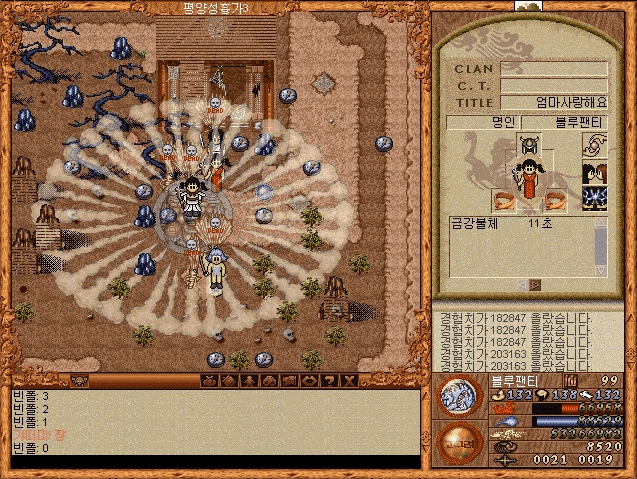Click the X icon on the toolbar
637x479 pixels.
pos(349,381)
